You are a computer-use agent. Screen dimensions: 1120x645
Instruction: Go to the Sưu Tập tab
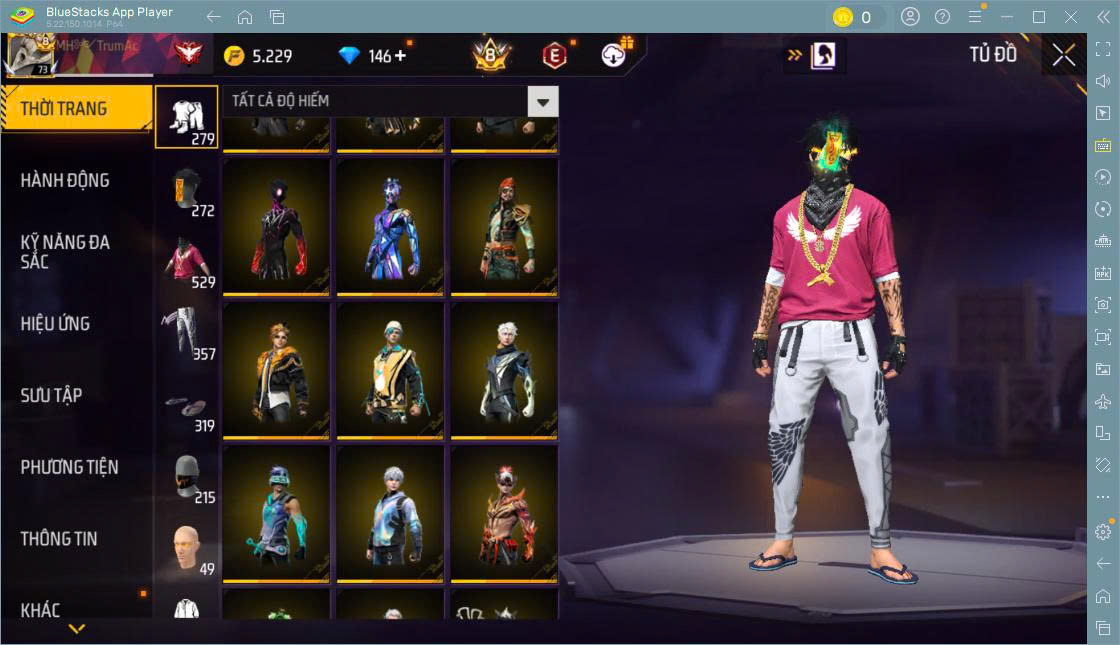coord(52,396)
